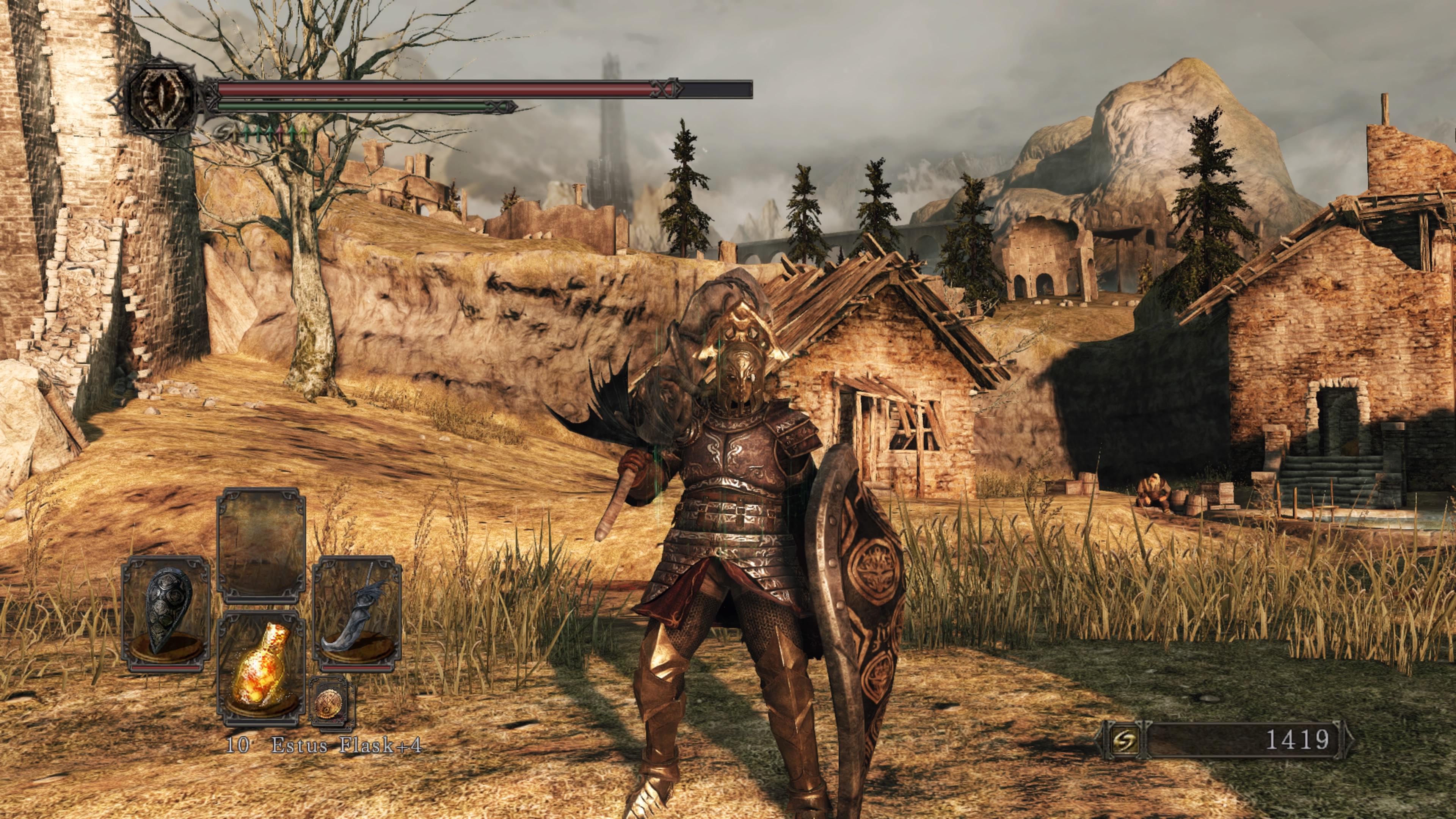Click the small round next-item icon
The height and width of the screenshot is (819, 1456).
coord(329,701)
